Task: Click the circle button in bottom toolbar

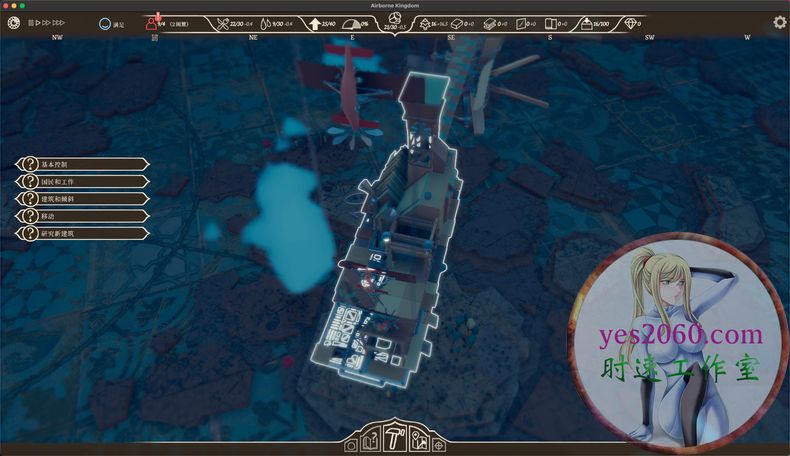Action: (x=351, y=445)
